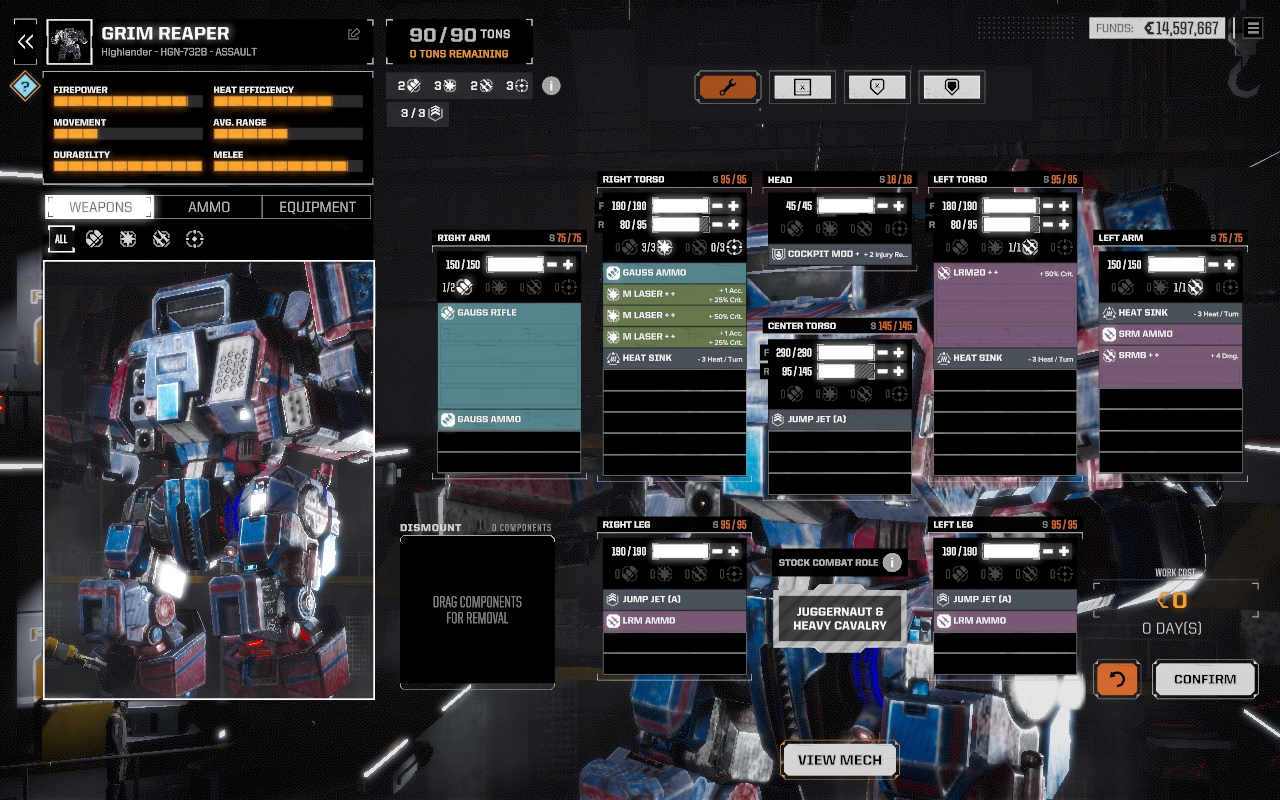1280x800 pixels.
Task: Select the Weapons tab
Action: point(100,207)
